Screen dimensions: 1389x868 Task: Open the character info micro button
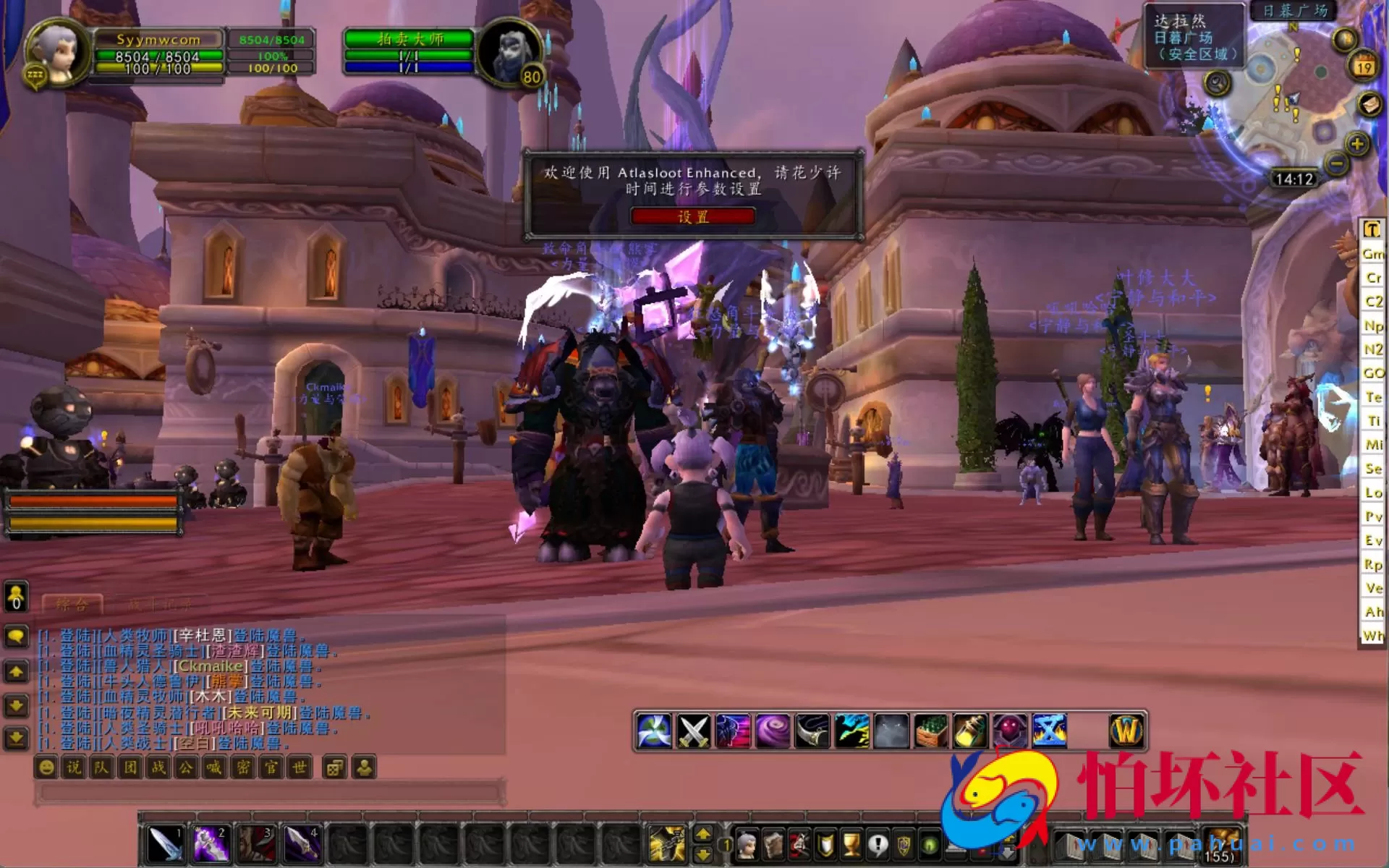pos(747,844)
